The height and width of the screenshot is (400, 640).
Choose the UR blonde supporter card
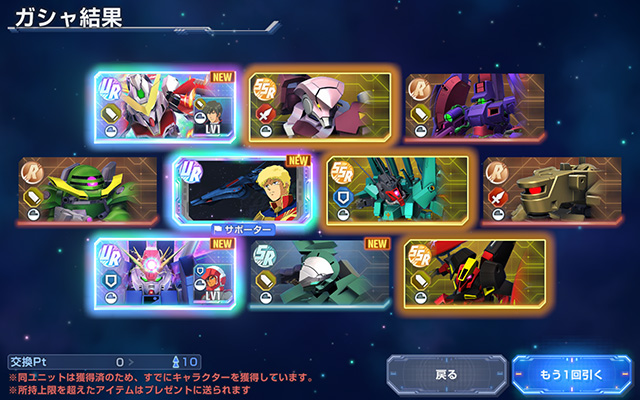pos(241,190)
